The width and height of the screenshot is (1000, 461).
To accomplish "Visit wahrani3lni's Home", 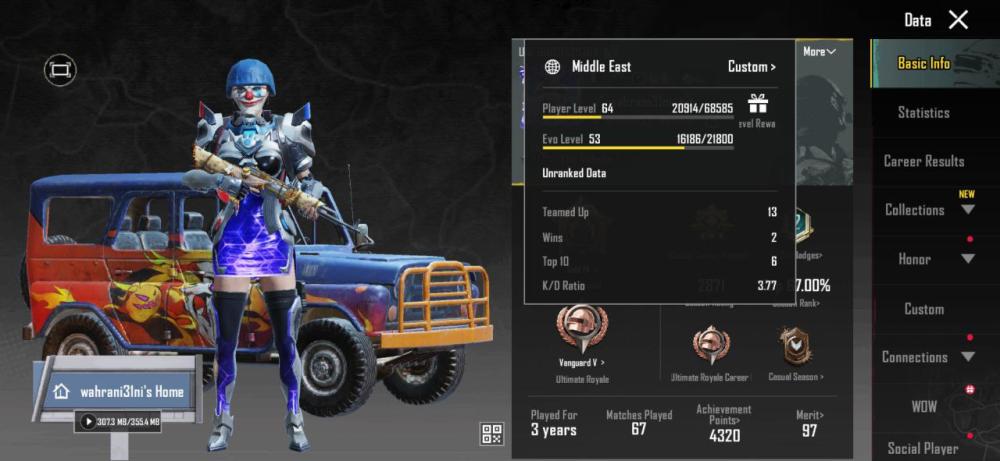I will coord(120,391).
